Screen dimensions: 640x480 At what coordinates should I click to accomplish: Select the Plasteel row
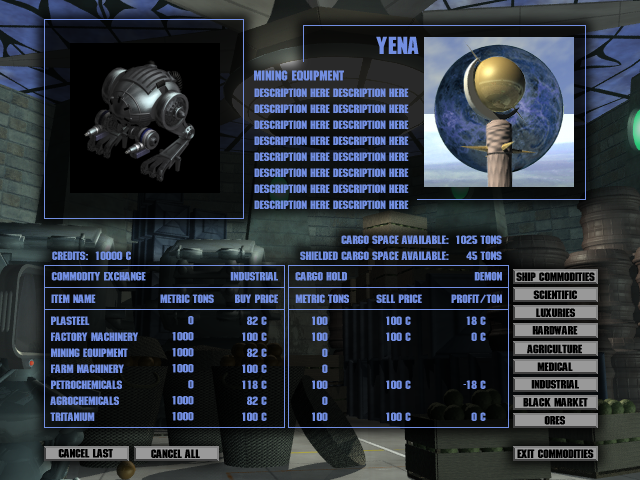[71, 321]
